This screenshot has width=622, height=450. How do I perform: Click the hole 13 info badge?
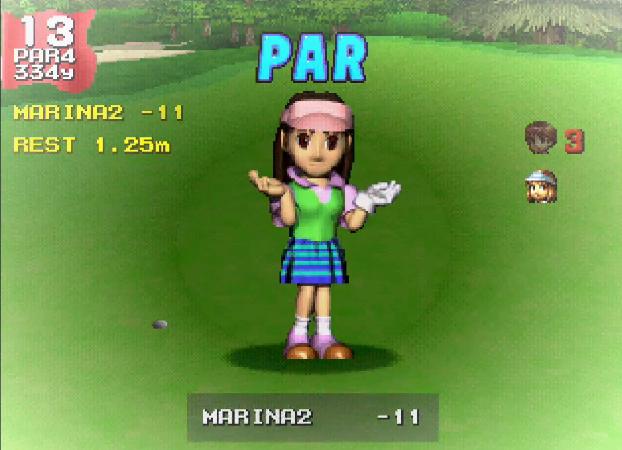[x=47, y=48]
